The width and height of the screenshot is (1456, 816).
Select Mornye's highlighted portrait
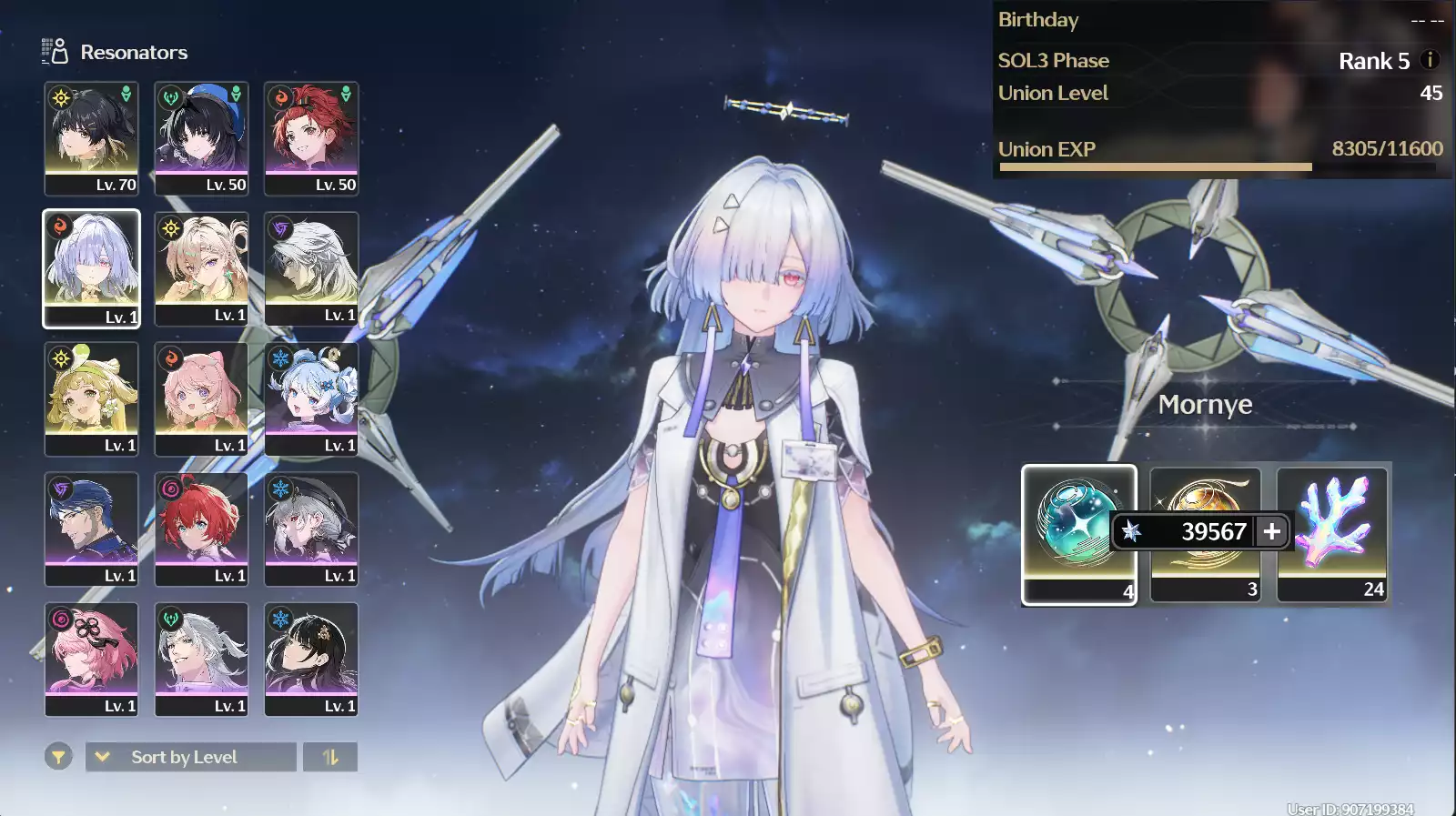(91, 268)
